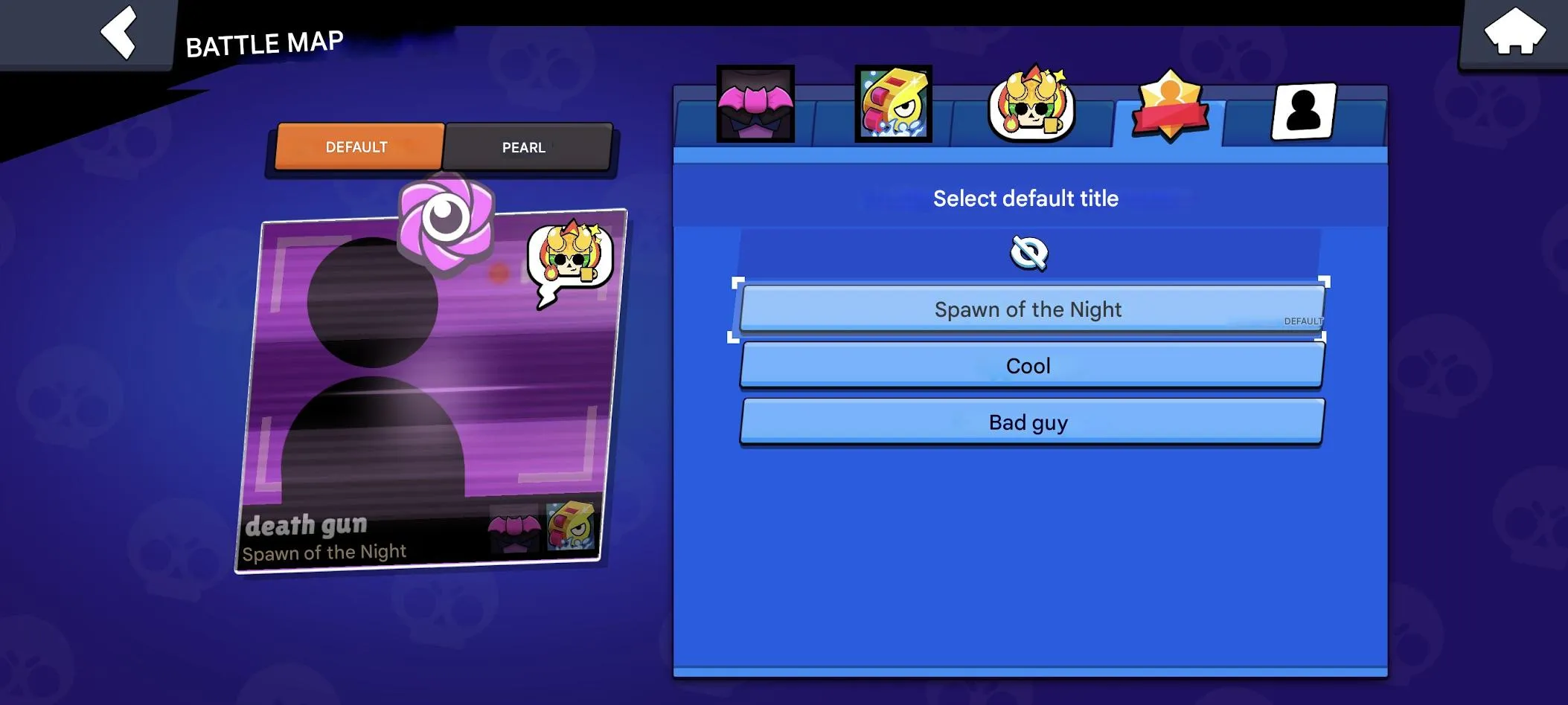Switch to the PEARL tab
The image size is (1568, 705).
523,147
